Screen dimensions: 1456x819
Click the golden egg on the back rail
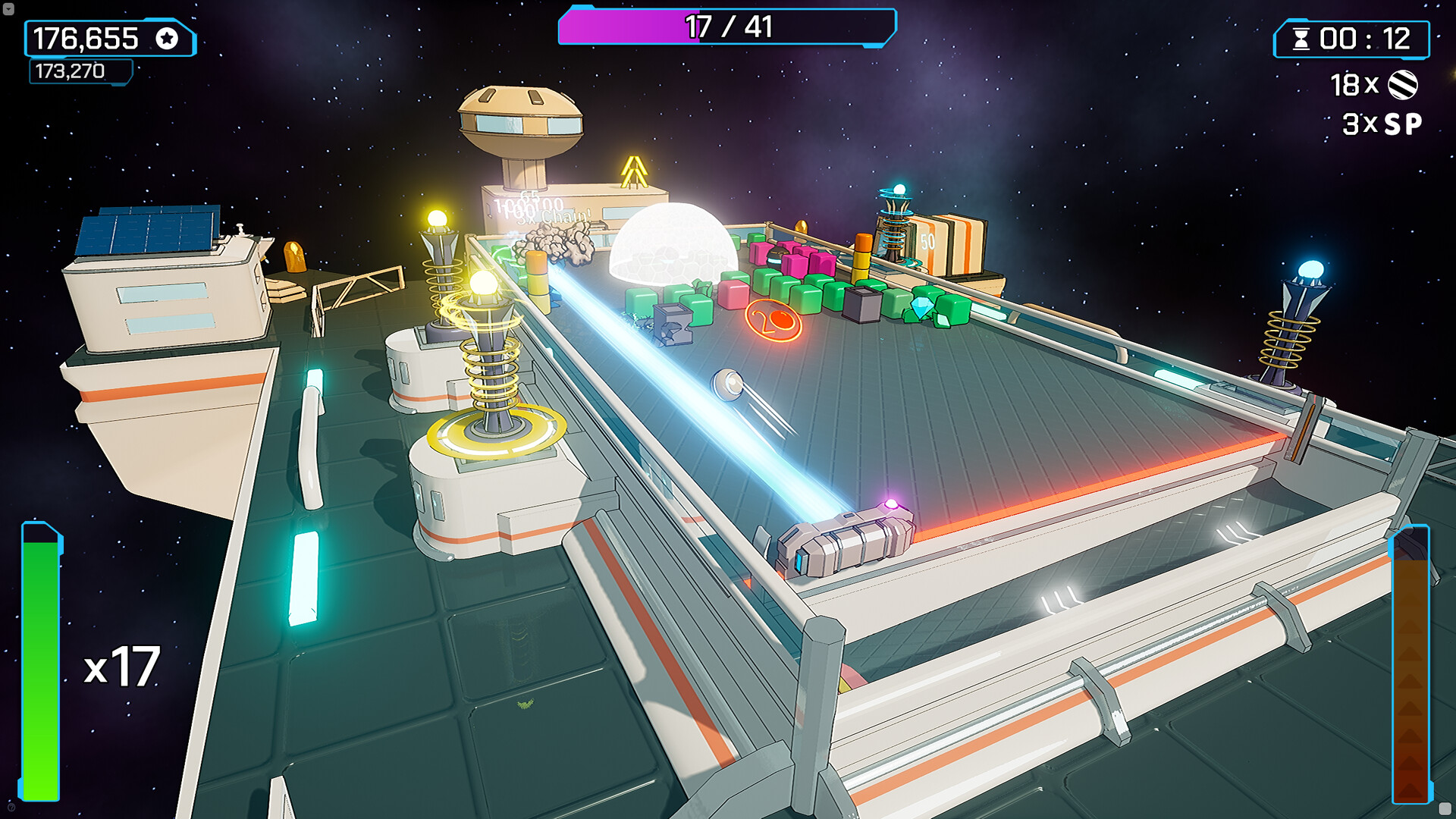tap(802, 227)
